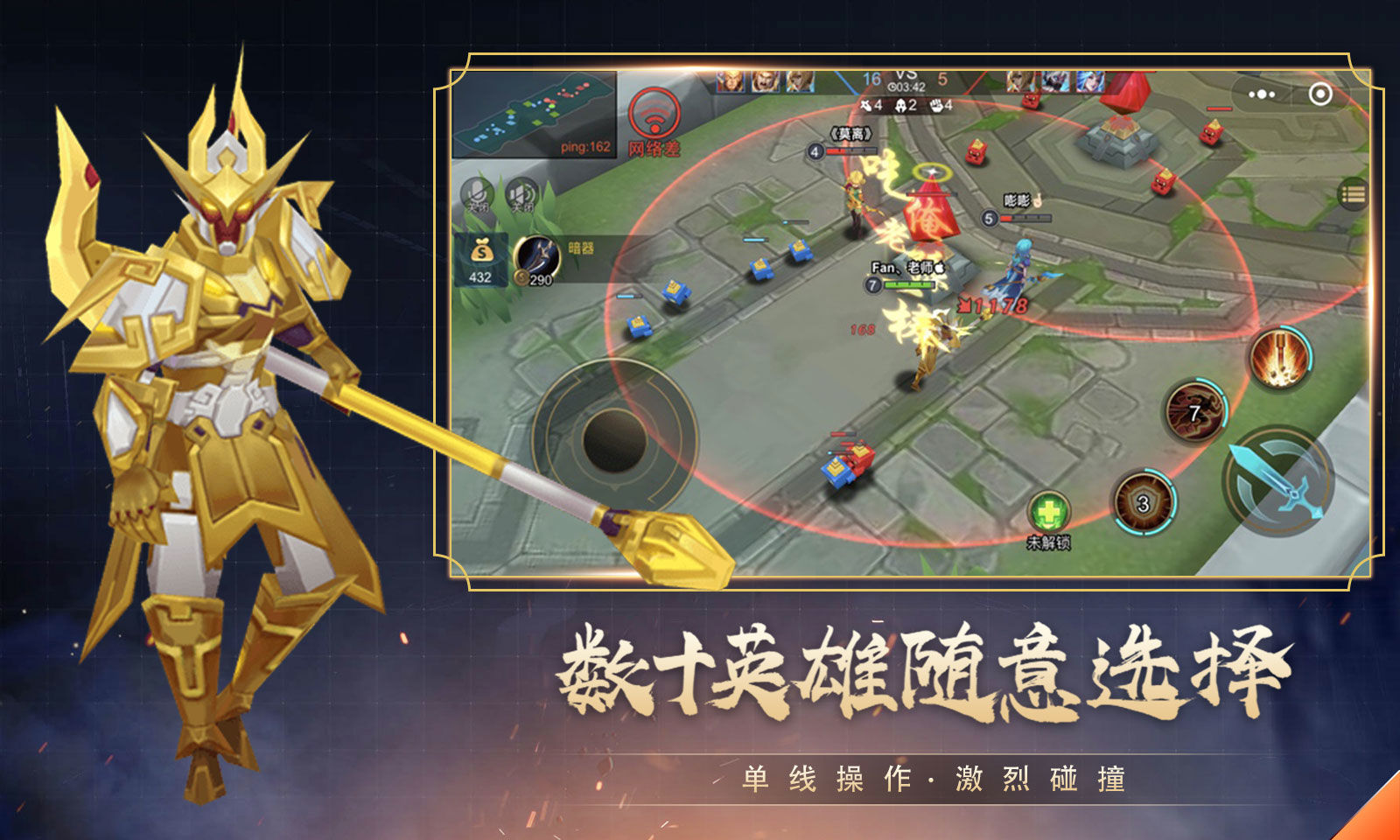Click the match timer showing 03:42
Viewport: 1400px width, 840px height.
[x=906, y=87]
